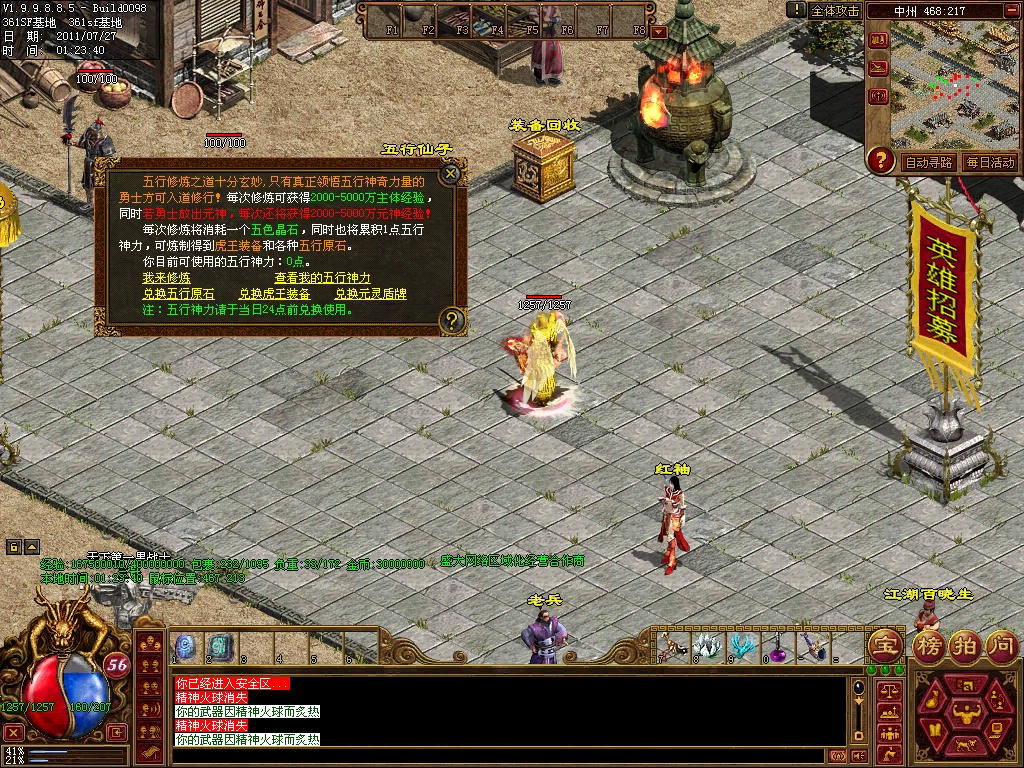
Task: Toggle the 全体攻击 attack mode button
Action: [x=834, y=10]
